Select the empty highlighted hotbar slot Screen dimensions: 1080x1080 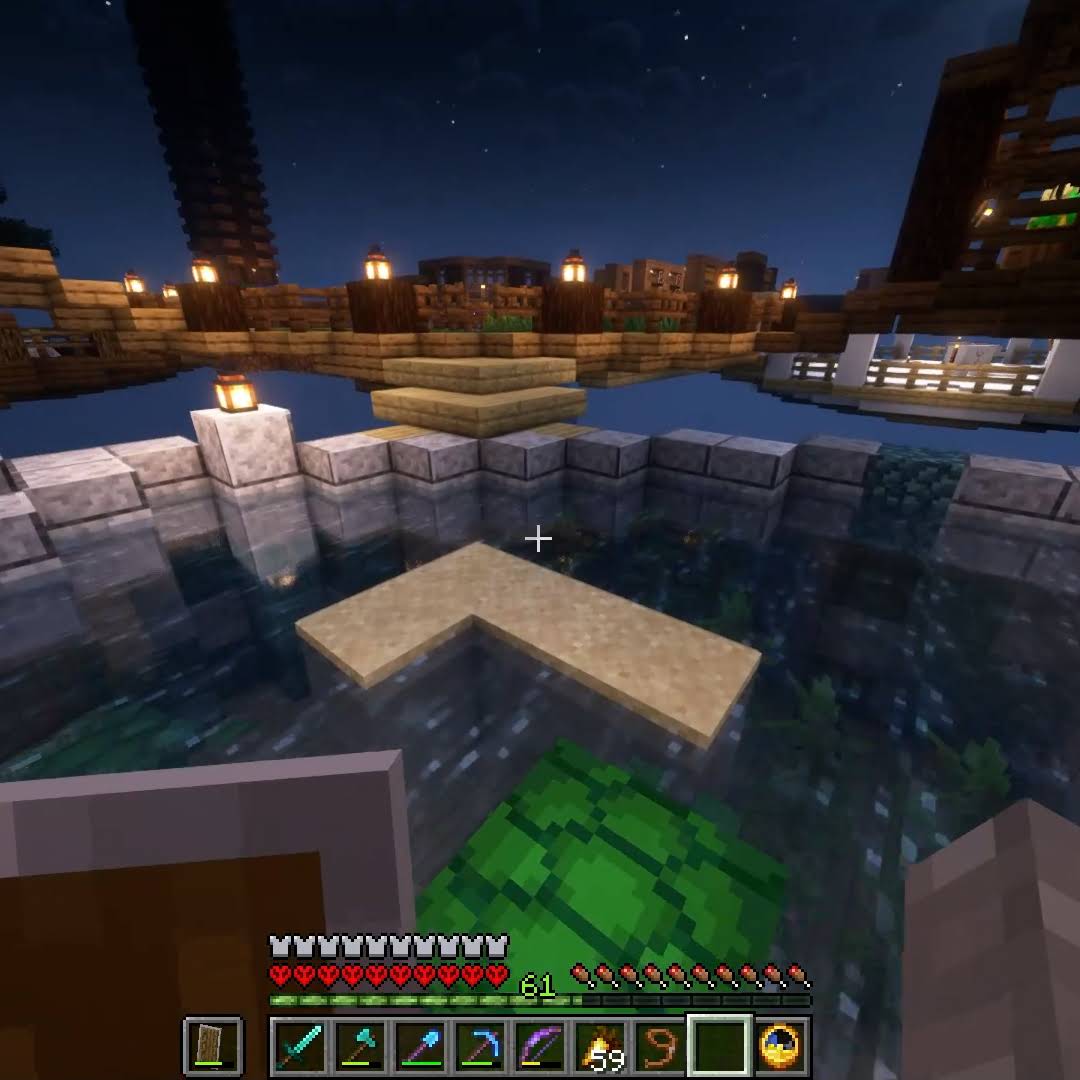[720, 1046]
